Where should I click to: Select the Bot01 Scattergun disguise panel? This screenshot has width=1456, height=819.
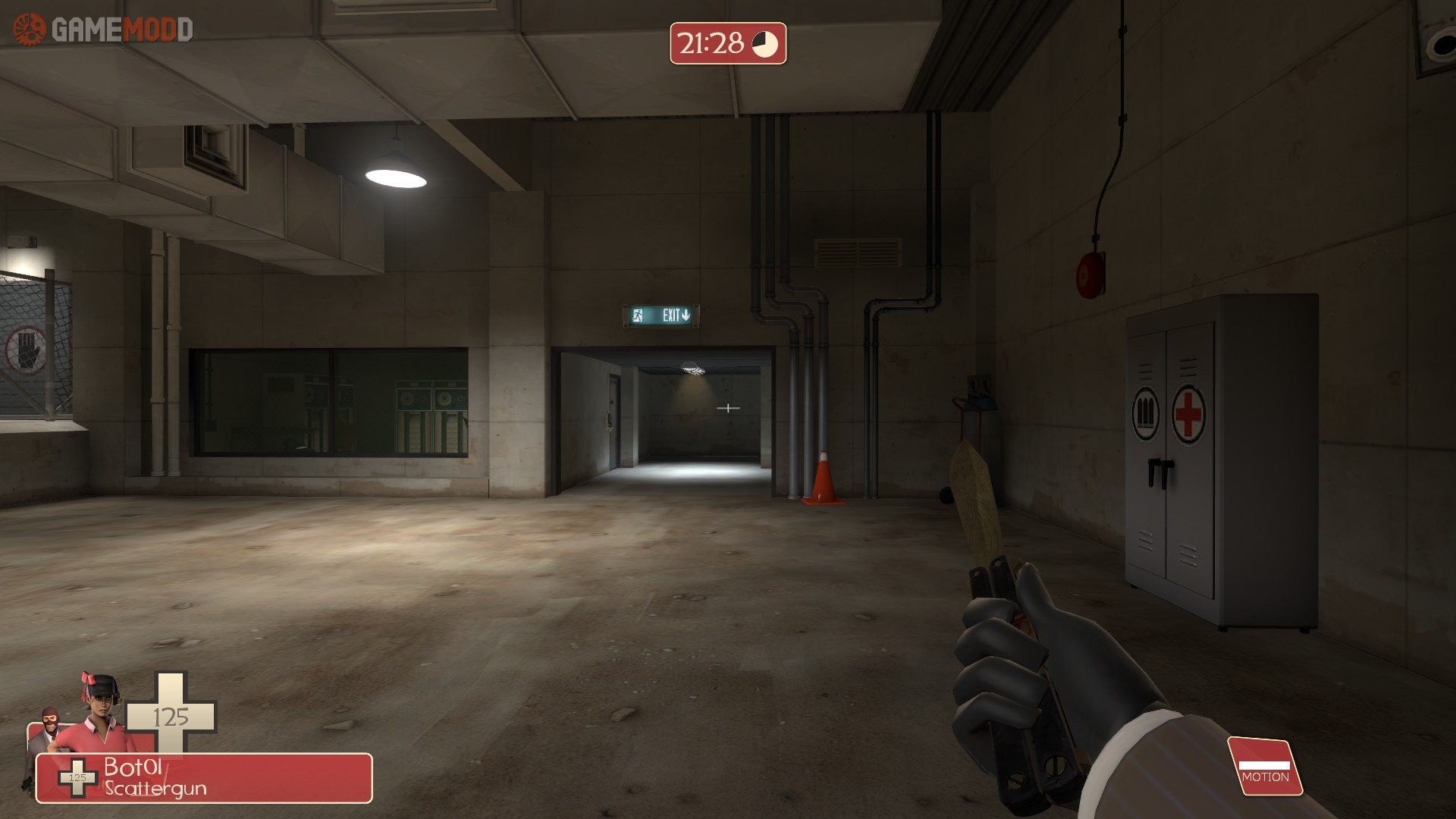(205, 777)
